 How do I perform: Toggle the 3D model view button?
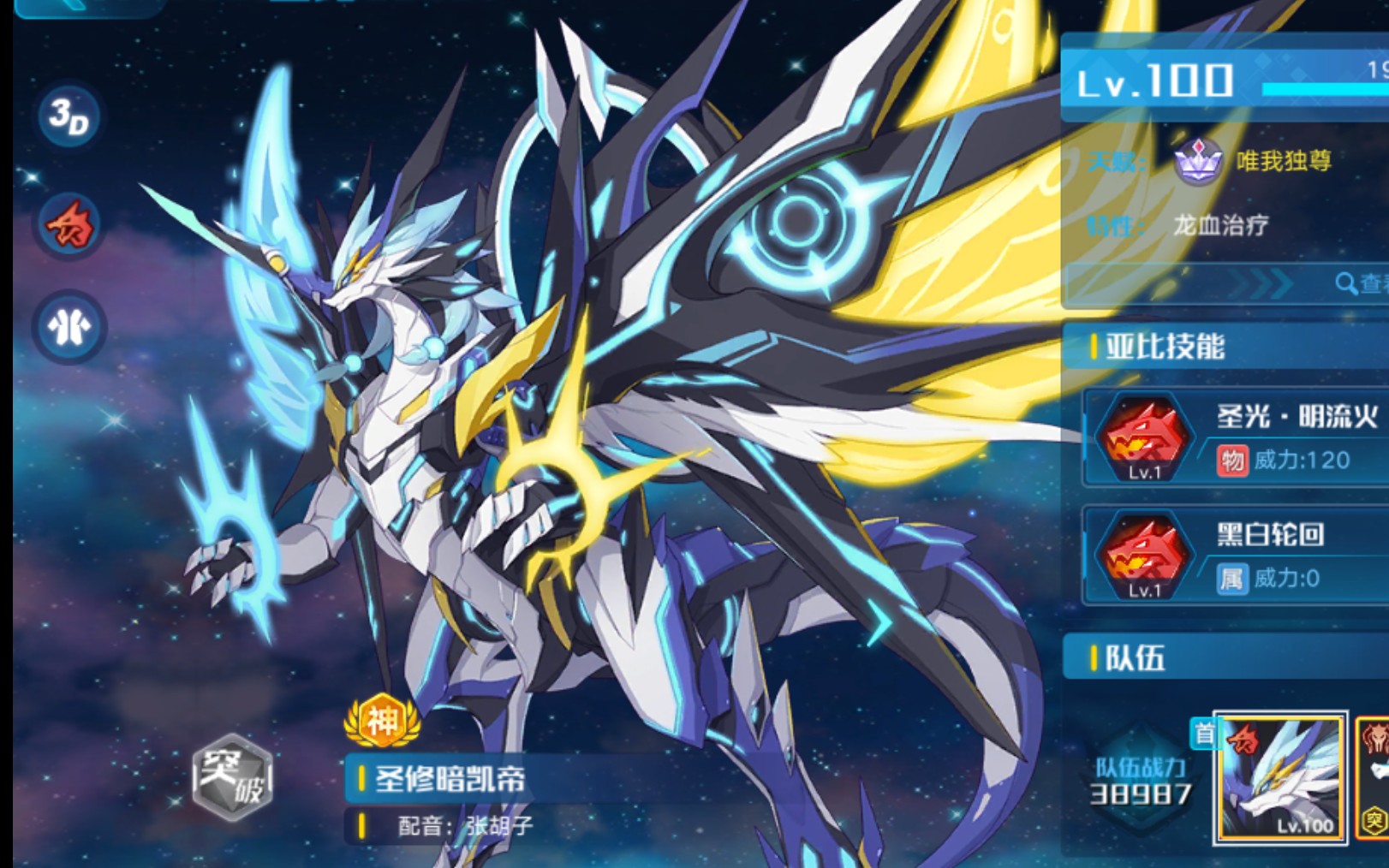point(69,116)
